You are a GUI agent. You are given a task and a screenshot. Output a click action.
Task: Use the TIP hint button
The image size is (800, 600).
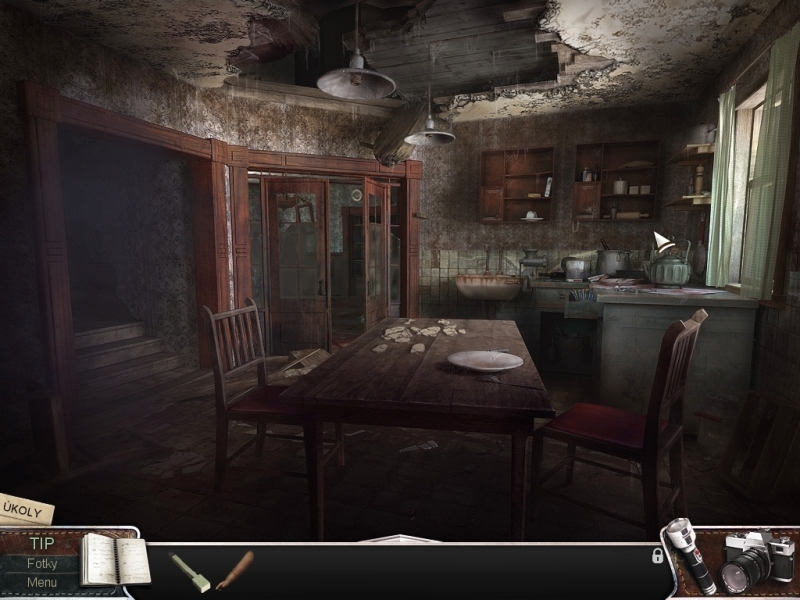tap(42, 544)
